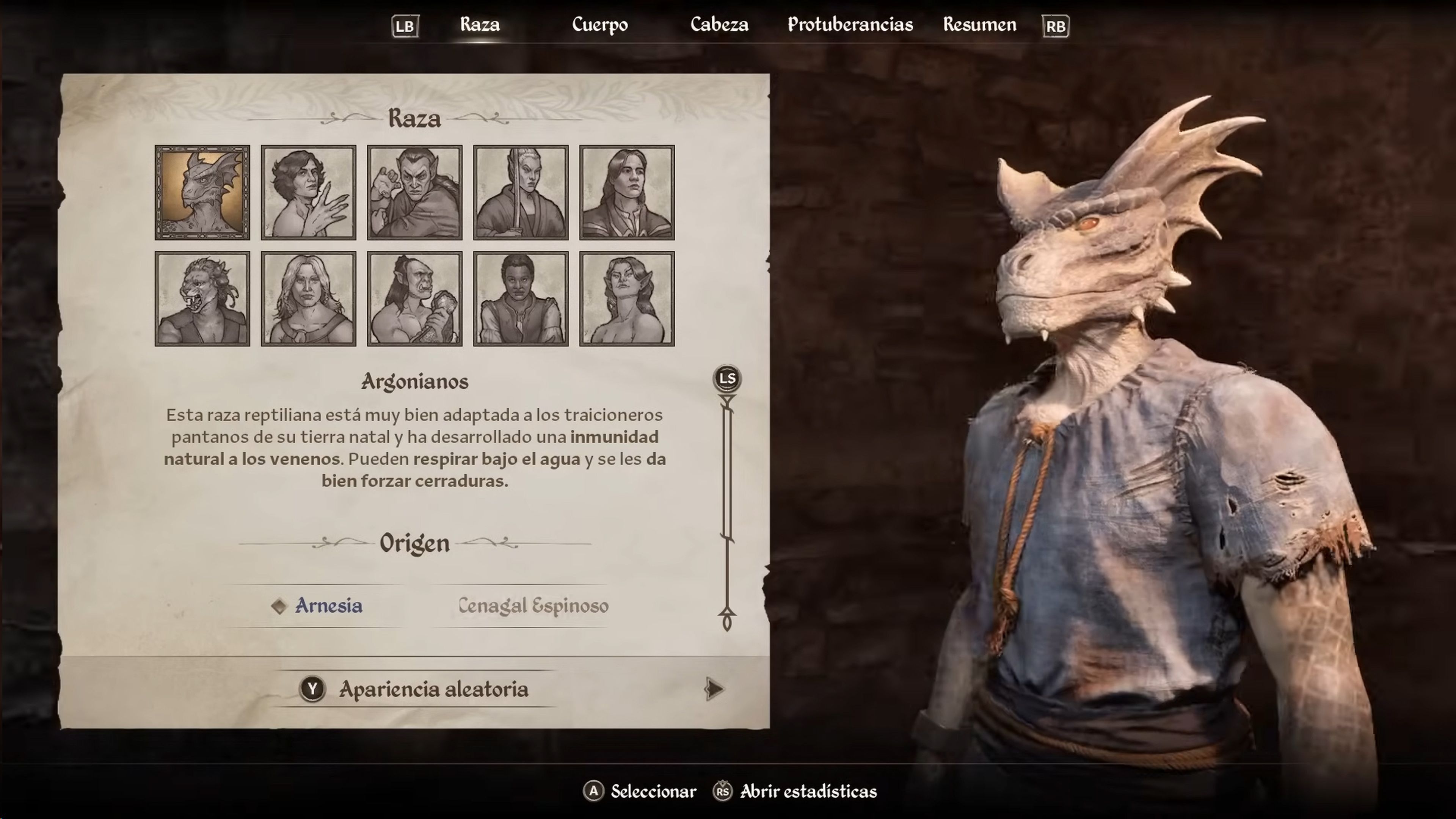Viewport: 1456px width, 819px height.
Task: Switch to the Protuberancias tab
Action: pos(849,25)
